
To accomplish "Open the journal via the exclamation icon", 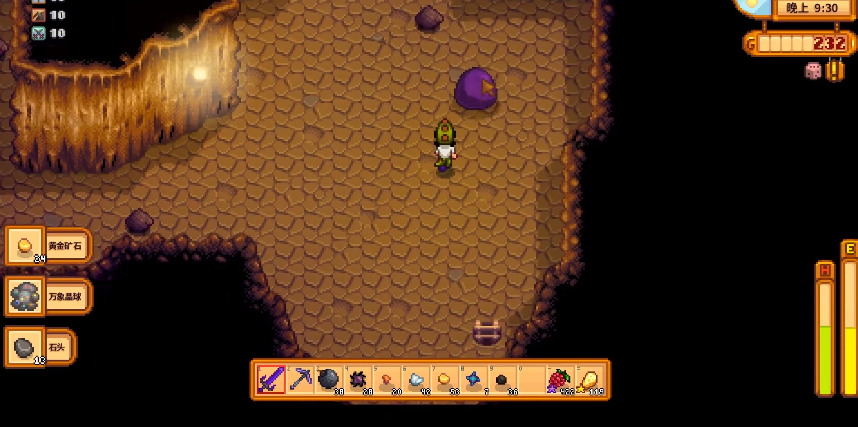I will coord(835,70).
